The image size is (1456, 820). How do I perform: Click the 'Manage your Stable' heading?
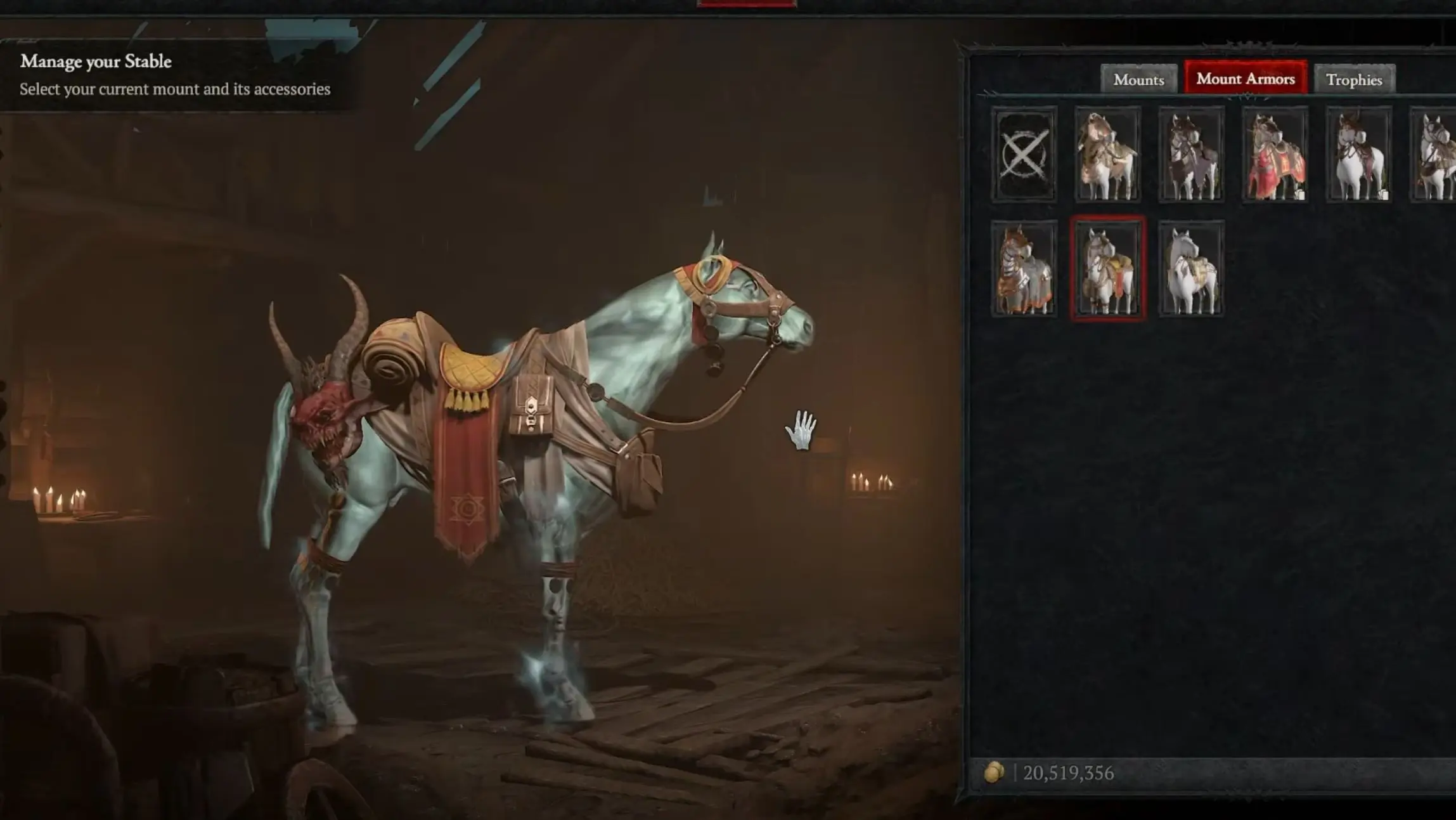(95, 62)
